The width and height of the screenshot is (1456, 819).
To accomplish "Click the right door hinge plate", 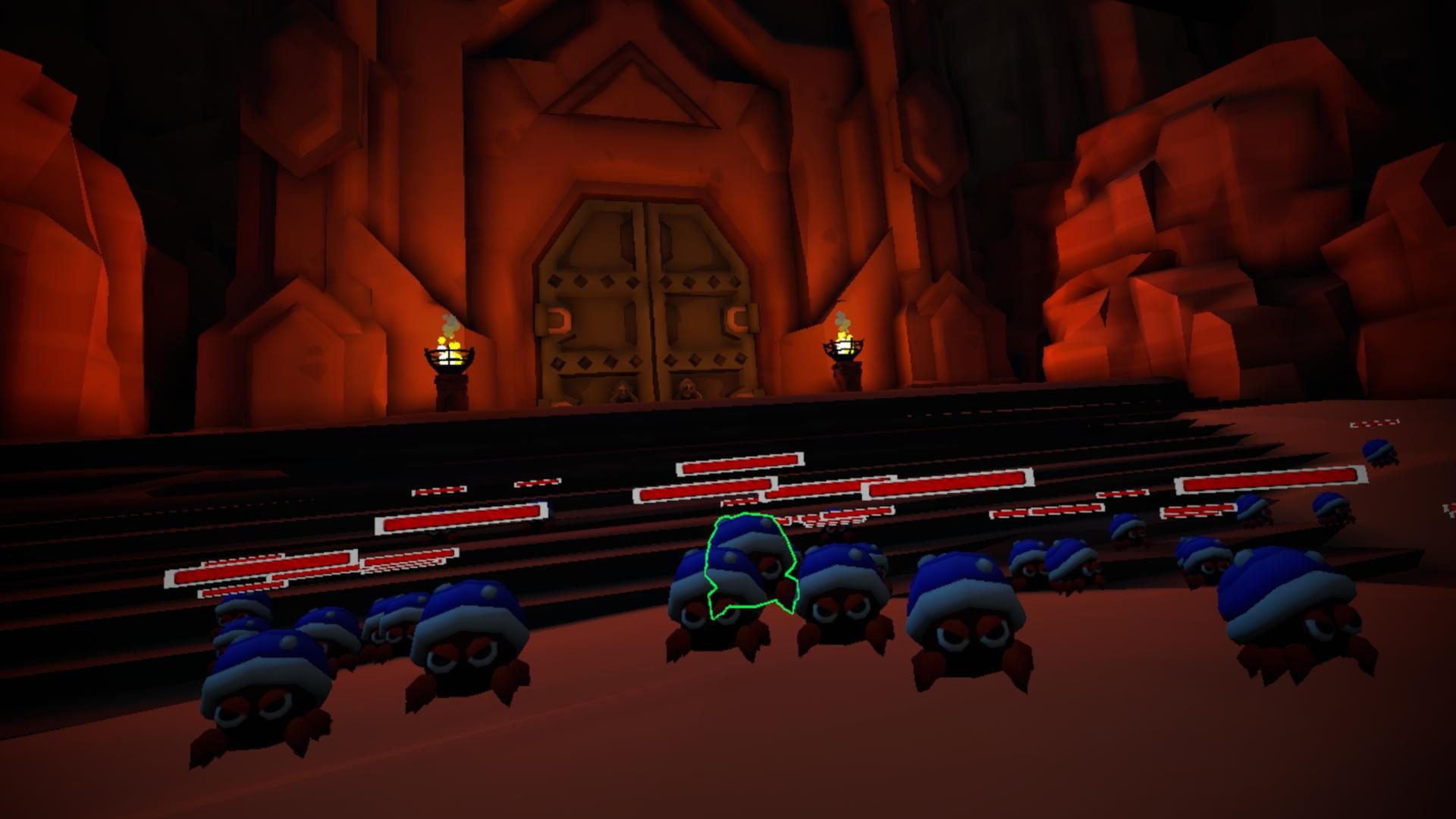I will coord(732,317).
